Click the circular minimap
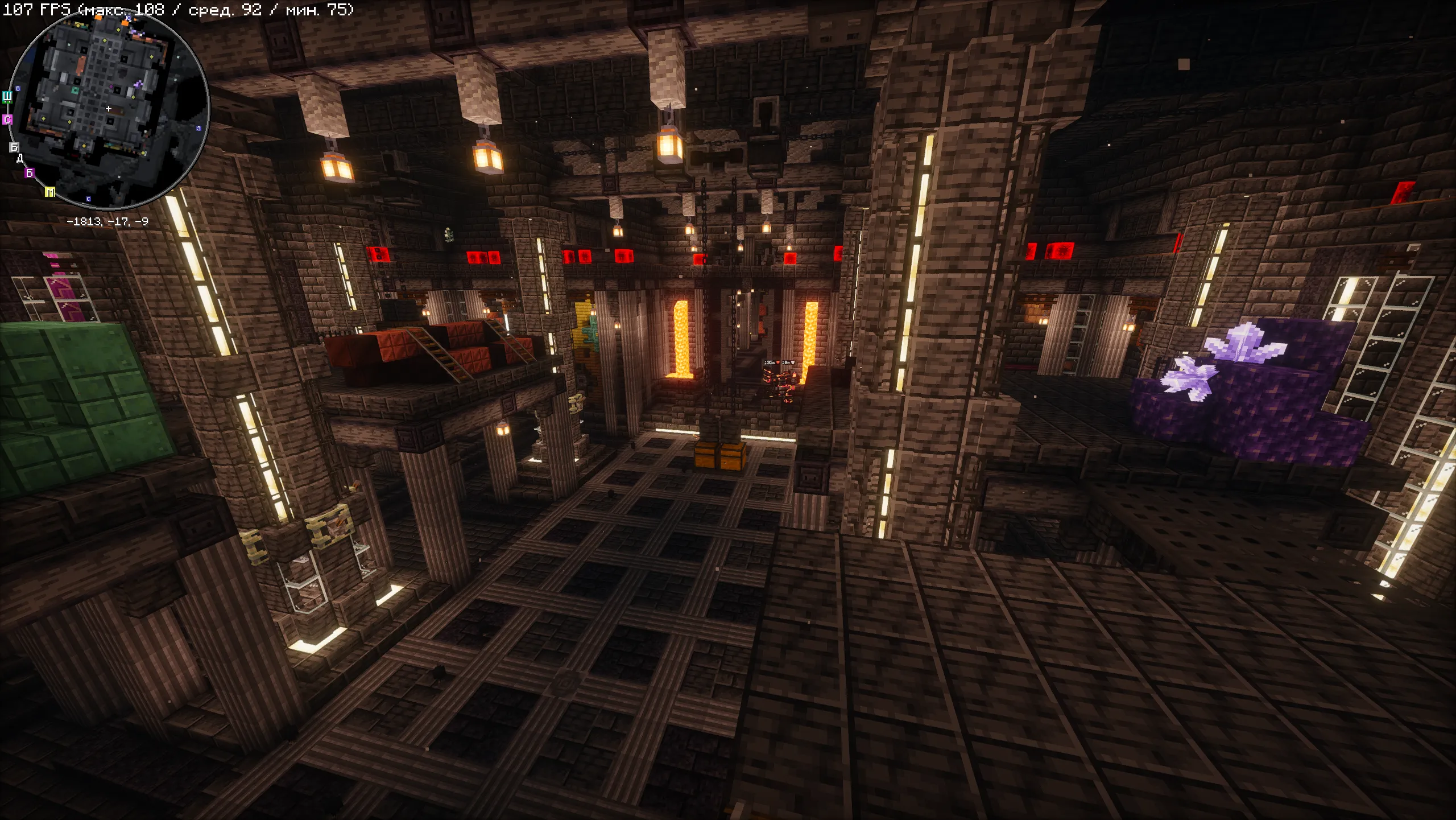This screenshot has height=820, width=1456. coord(109,108)
